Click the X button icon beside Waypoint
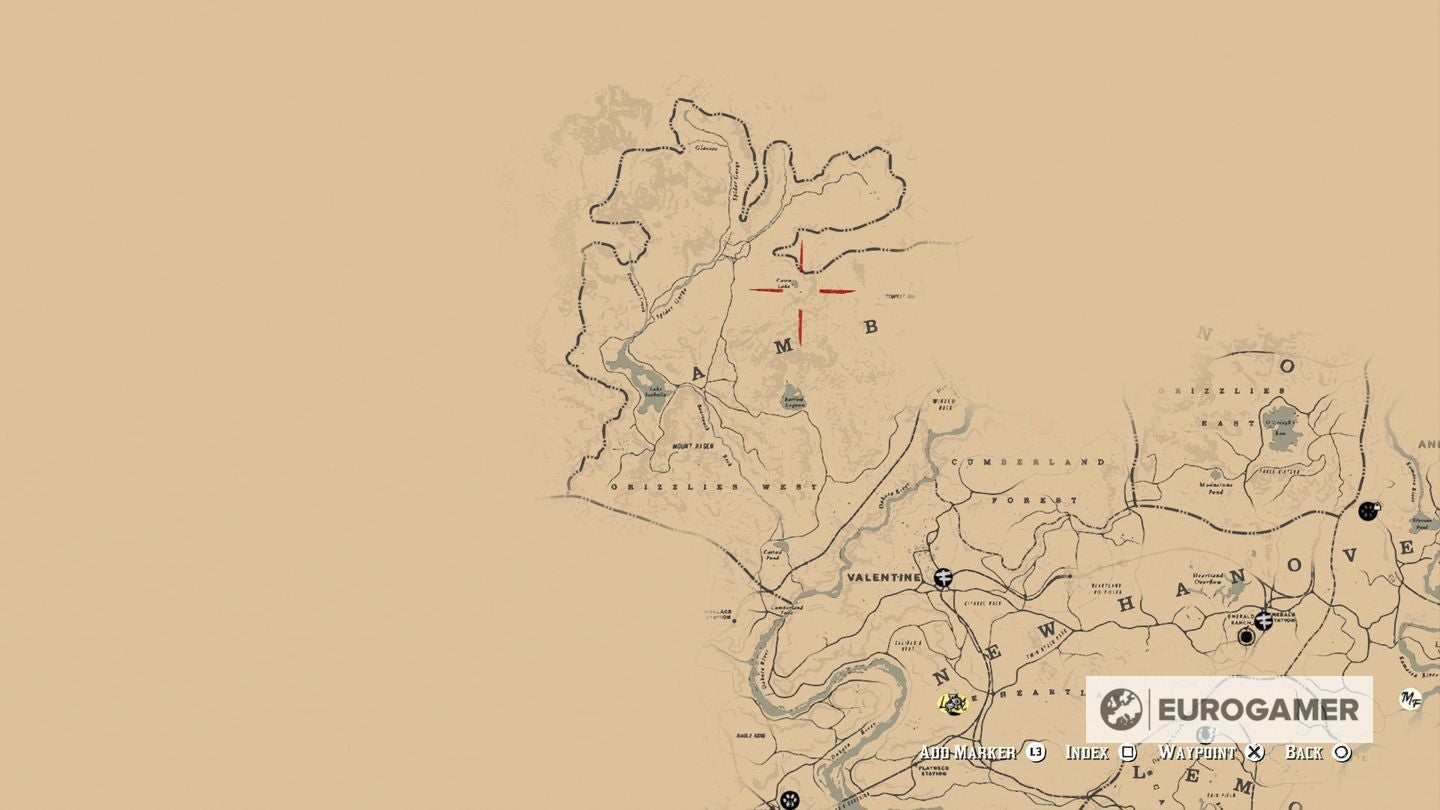This screenshot has width=1440, height=810. click(1254, 751)
